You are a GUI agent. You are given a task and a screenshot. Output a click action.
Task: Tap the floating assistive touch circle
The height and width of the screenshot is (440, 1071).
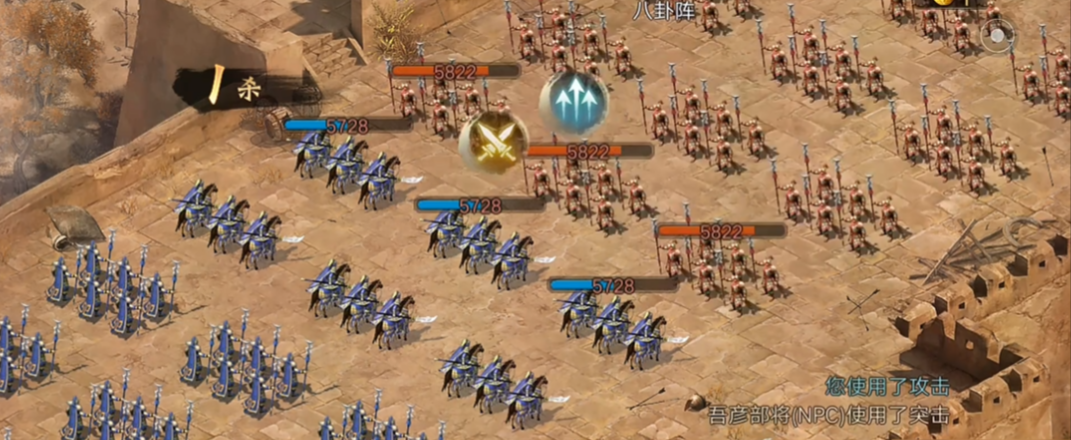click(996, 38)
